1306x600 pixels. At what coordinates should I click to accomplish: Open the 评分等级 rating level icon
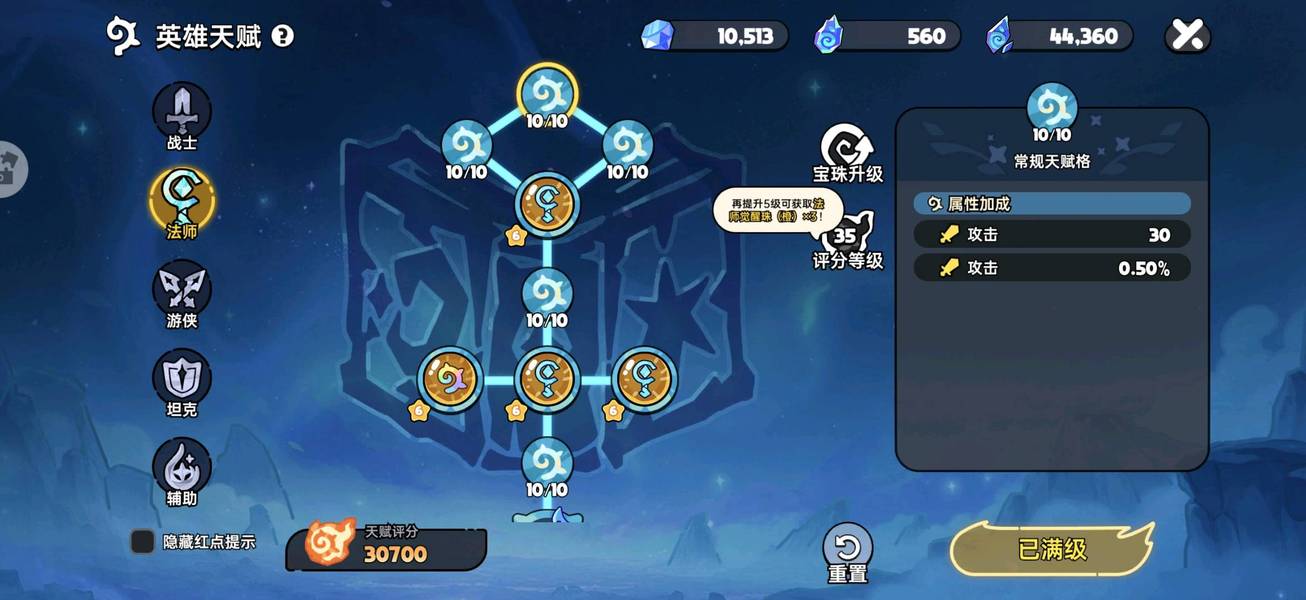pyautogui.click(x=847, y=238)
